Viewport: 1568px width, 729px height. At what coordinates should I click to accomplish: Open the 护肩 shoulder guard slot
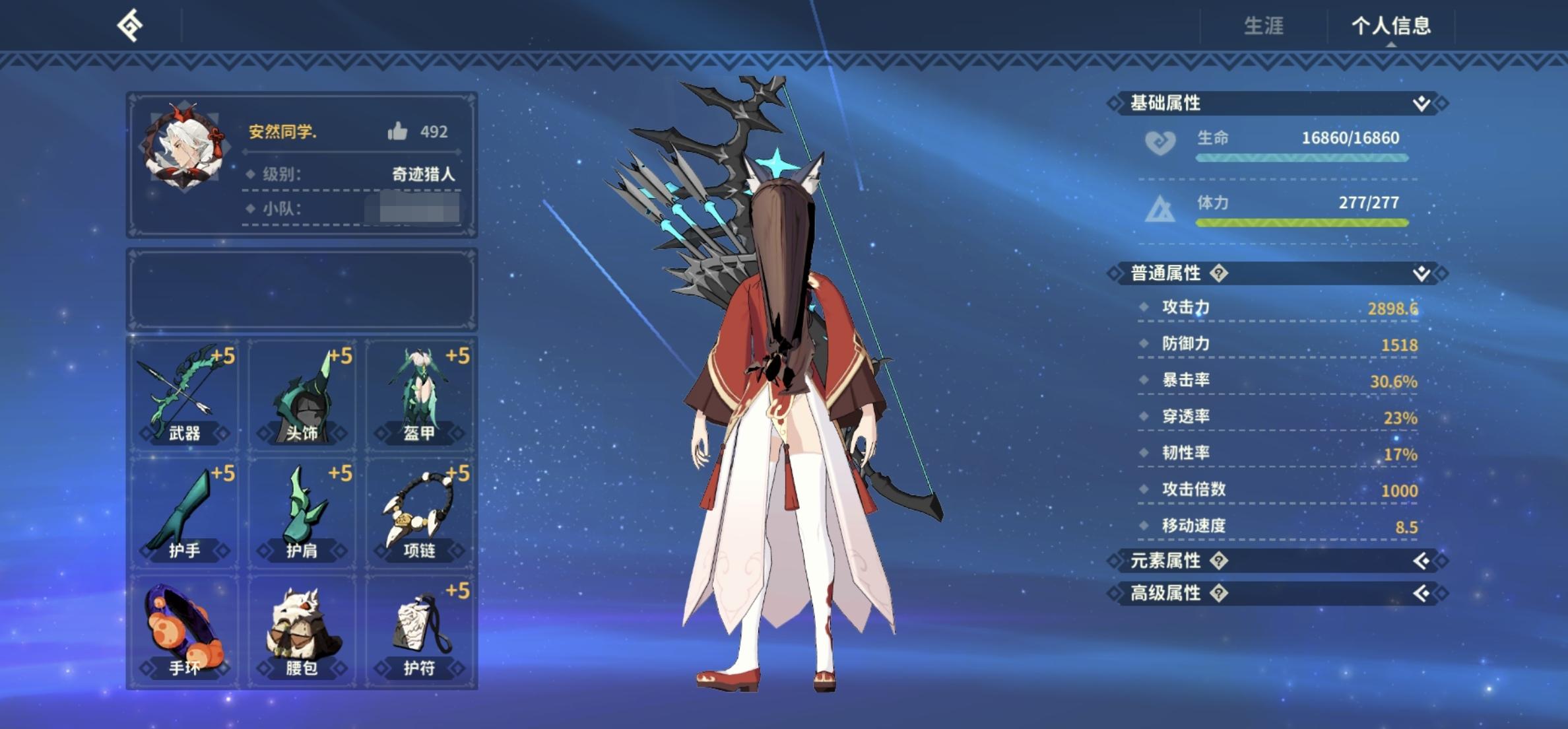click(x=302, y=512)
